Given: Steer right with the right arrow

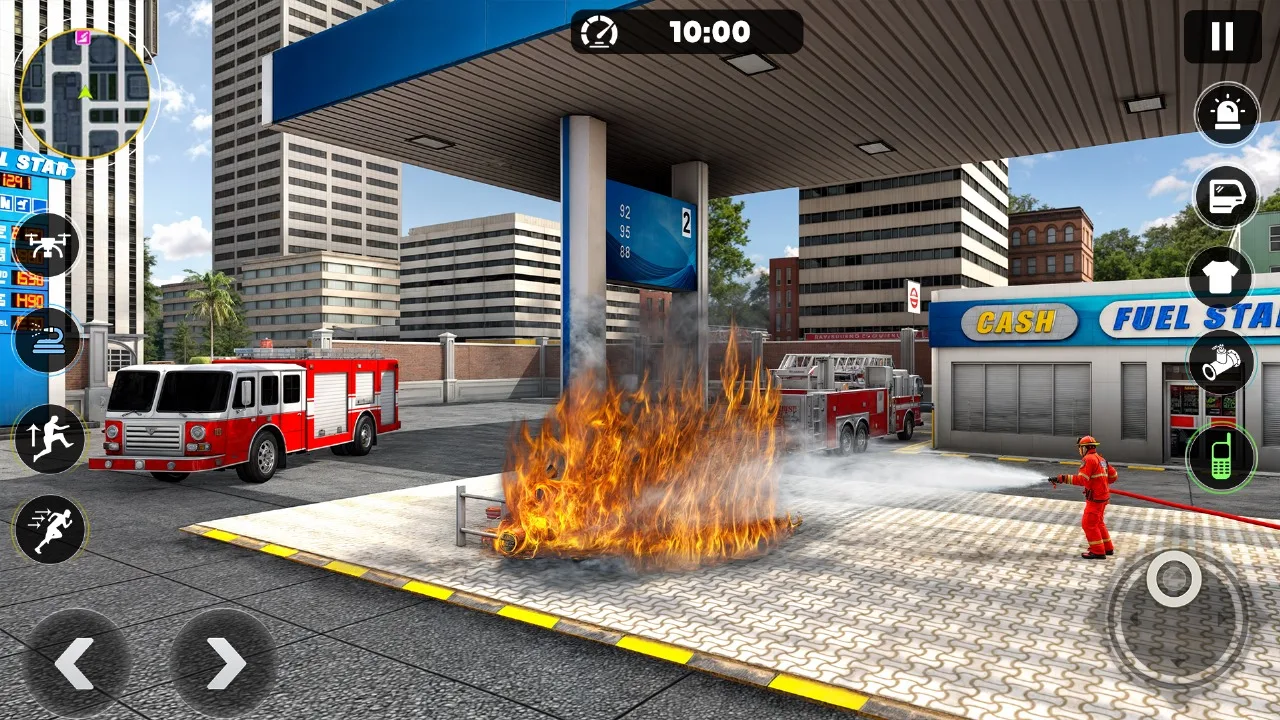Looking at the screenshot, I should 223,662.
